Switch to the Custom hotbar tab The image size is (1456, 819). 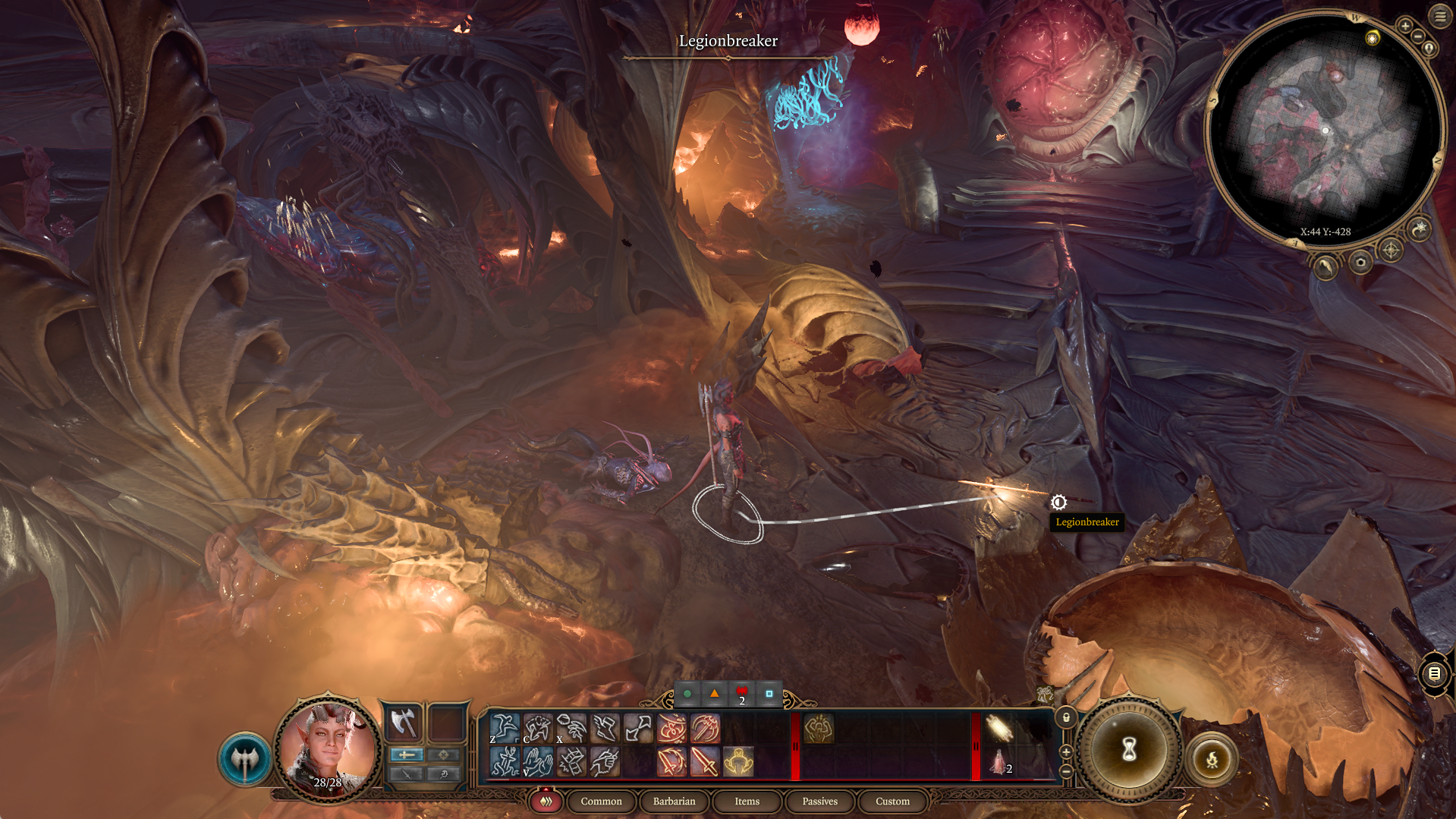click(892, 801)
